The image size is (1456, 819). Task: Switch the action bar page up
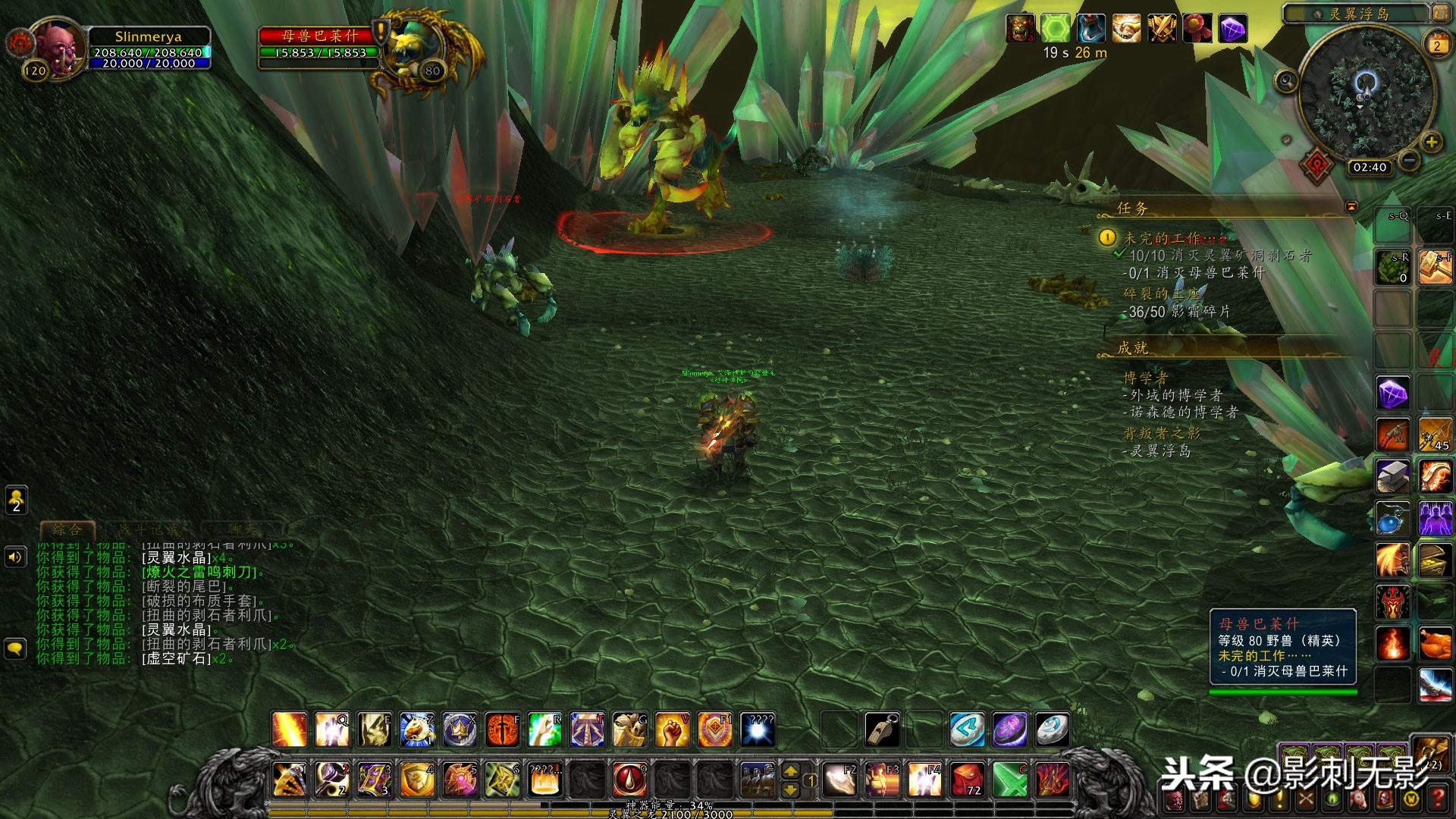tap(790, 771)
